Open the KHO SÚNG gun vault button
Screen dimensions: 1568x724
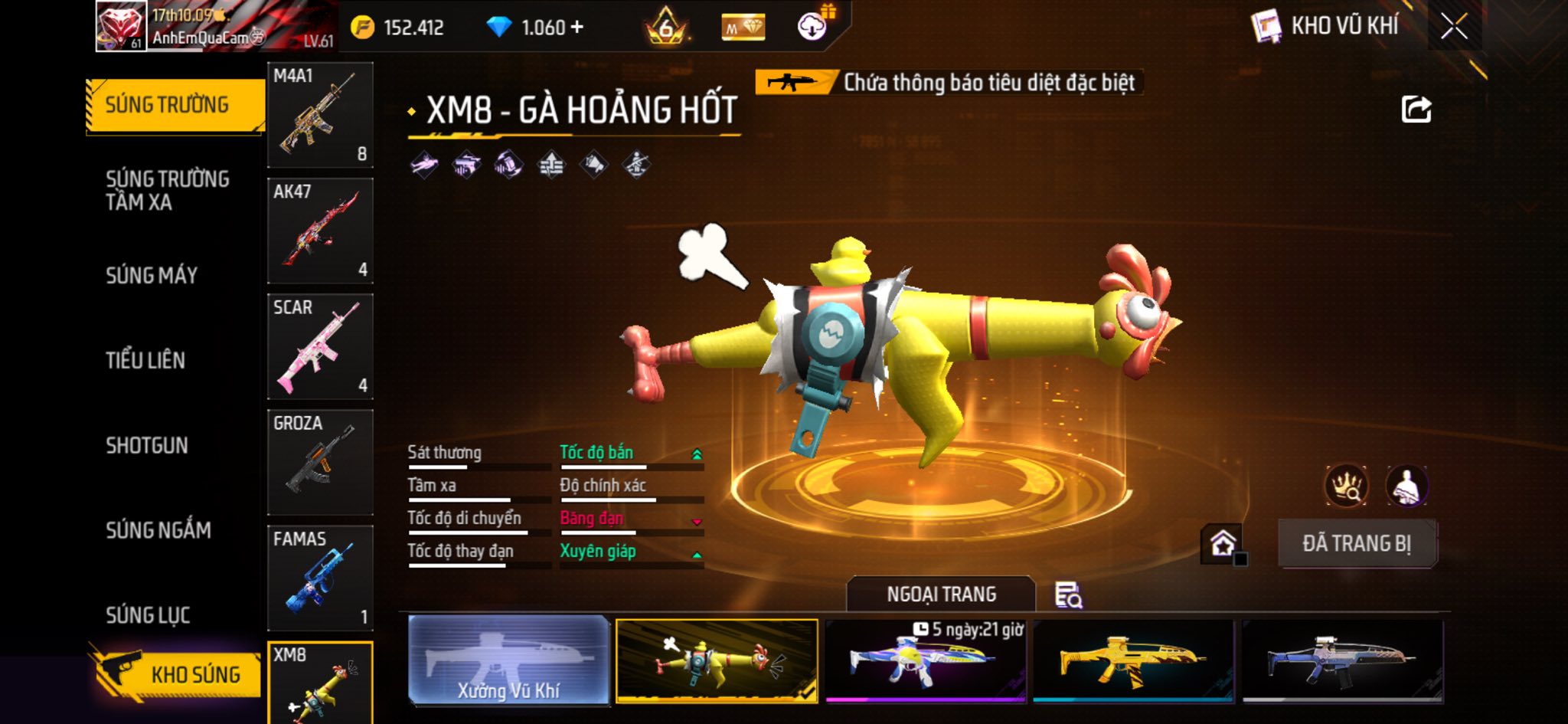click(x=178, y=674)
